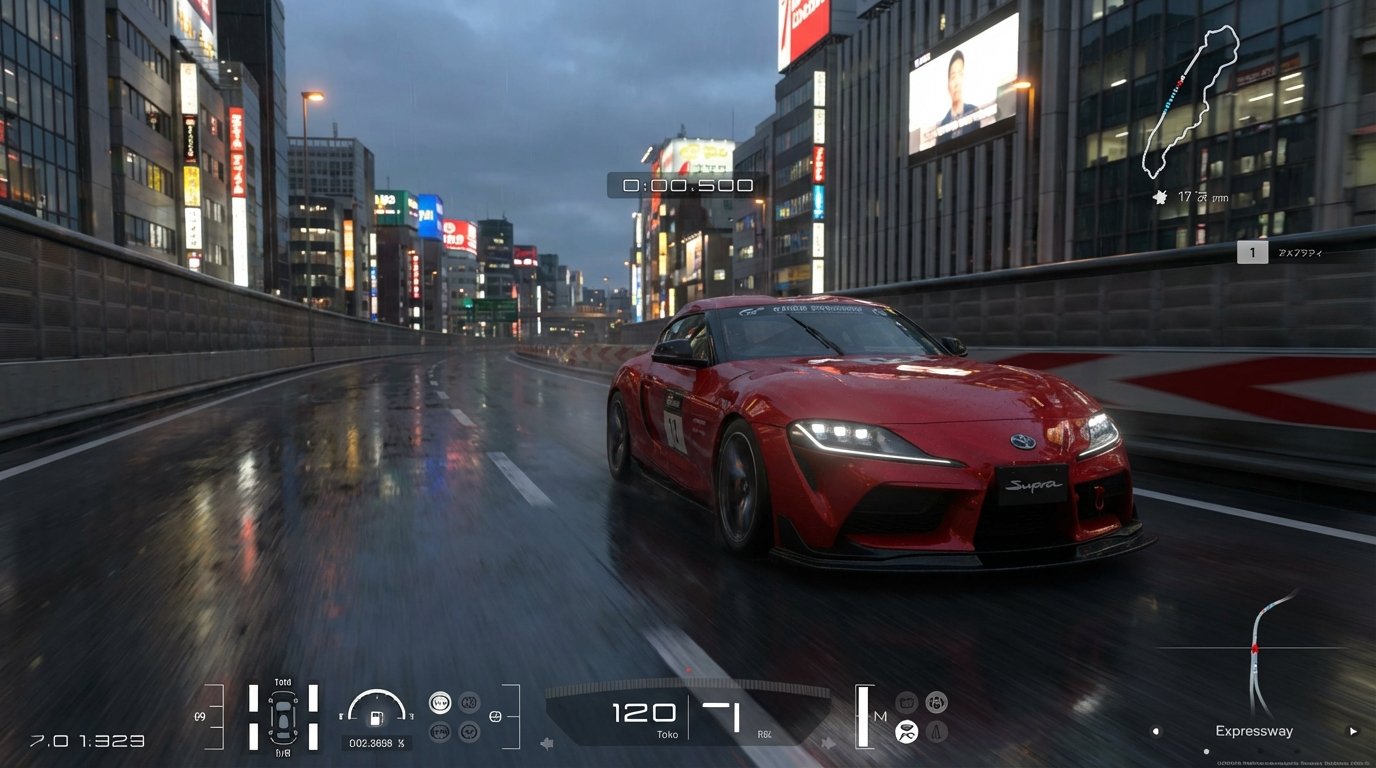Viewport: 1376px width, 768px height.
Task: Select the brake warning icon below the camera icon
Action: (x=936, y=731)
